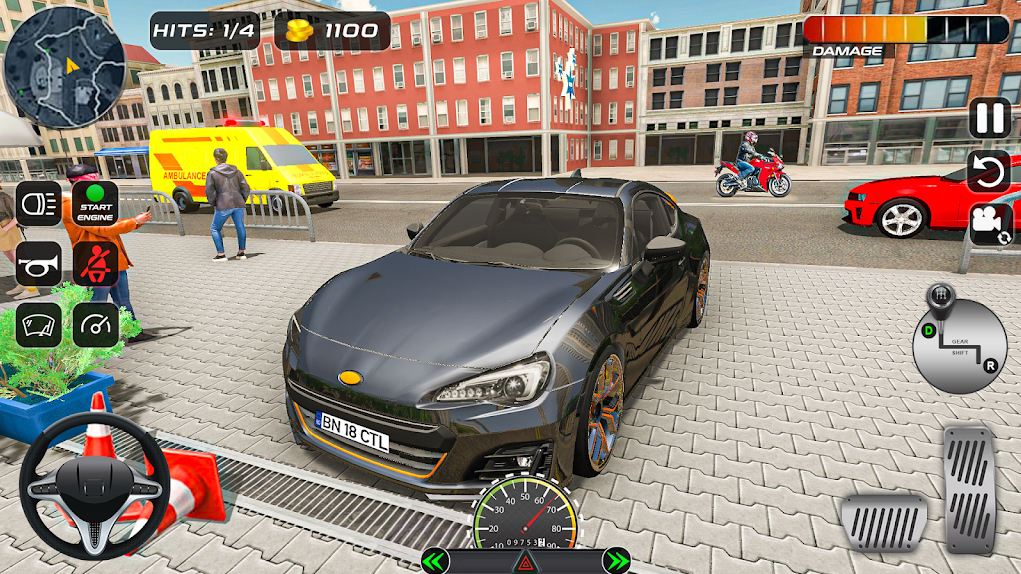Viewport: 1021px width, 574px height.
Task: Click the restart arrow button
Action: (989, 171)
